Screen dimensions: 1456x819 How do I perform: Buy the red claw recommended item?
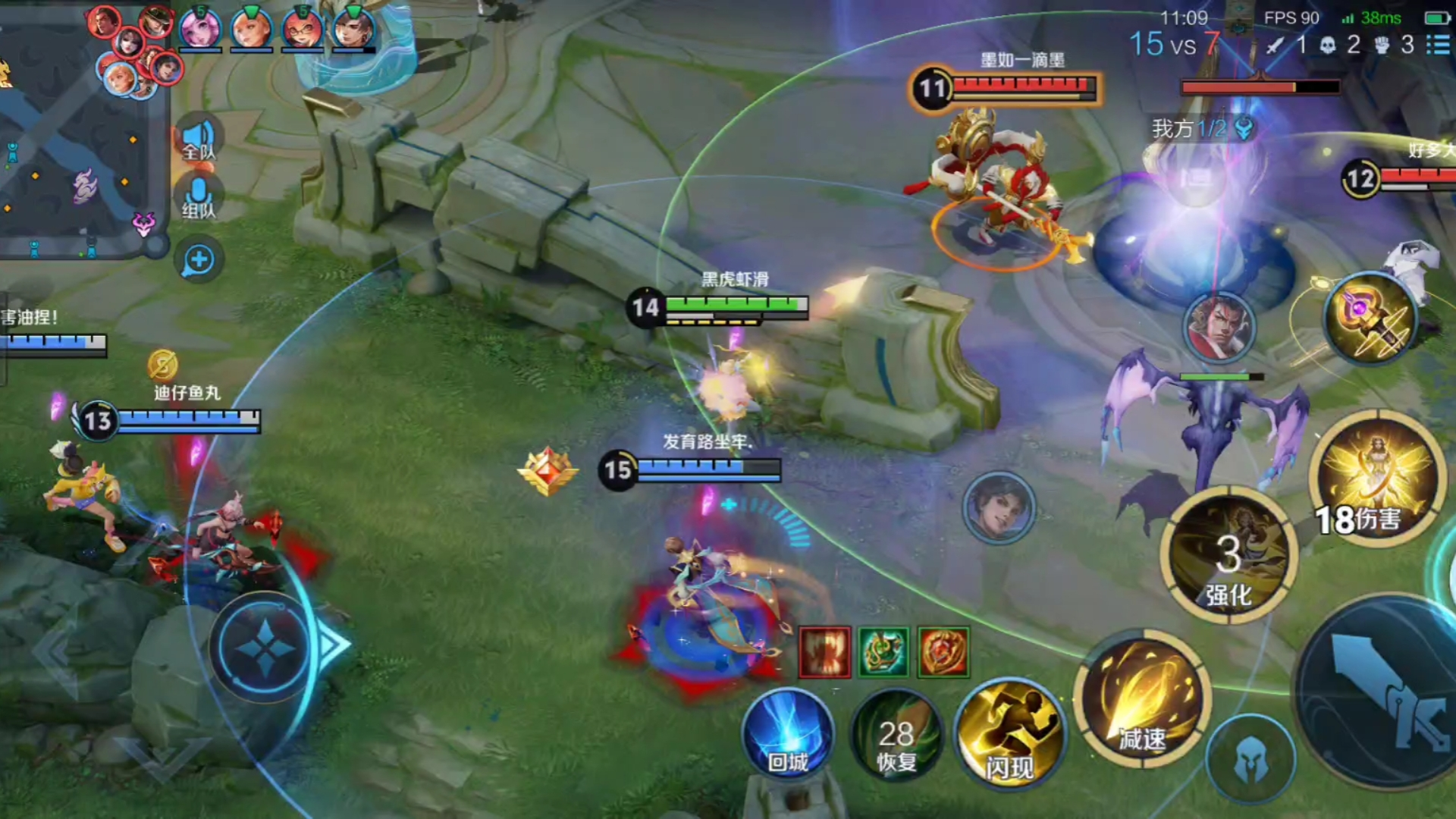[x=825, y=652]
